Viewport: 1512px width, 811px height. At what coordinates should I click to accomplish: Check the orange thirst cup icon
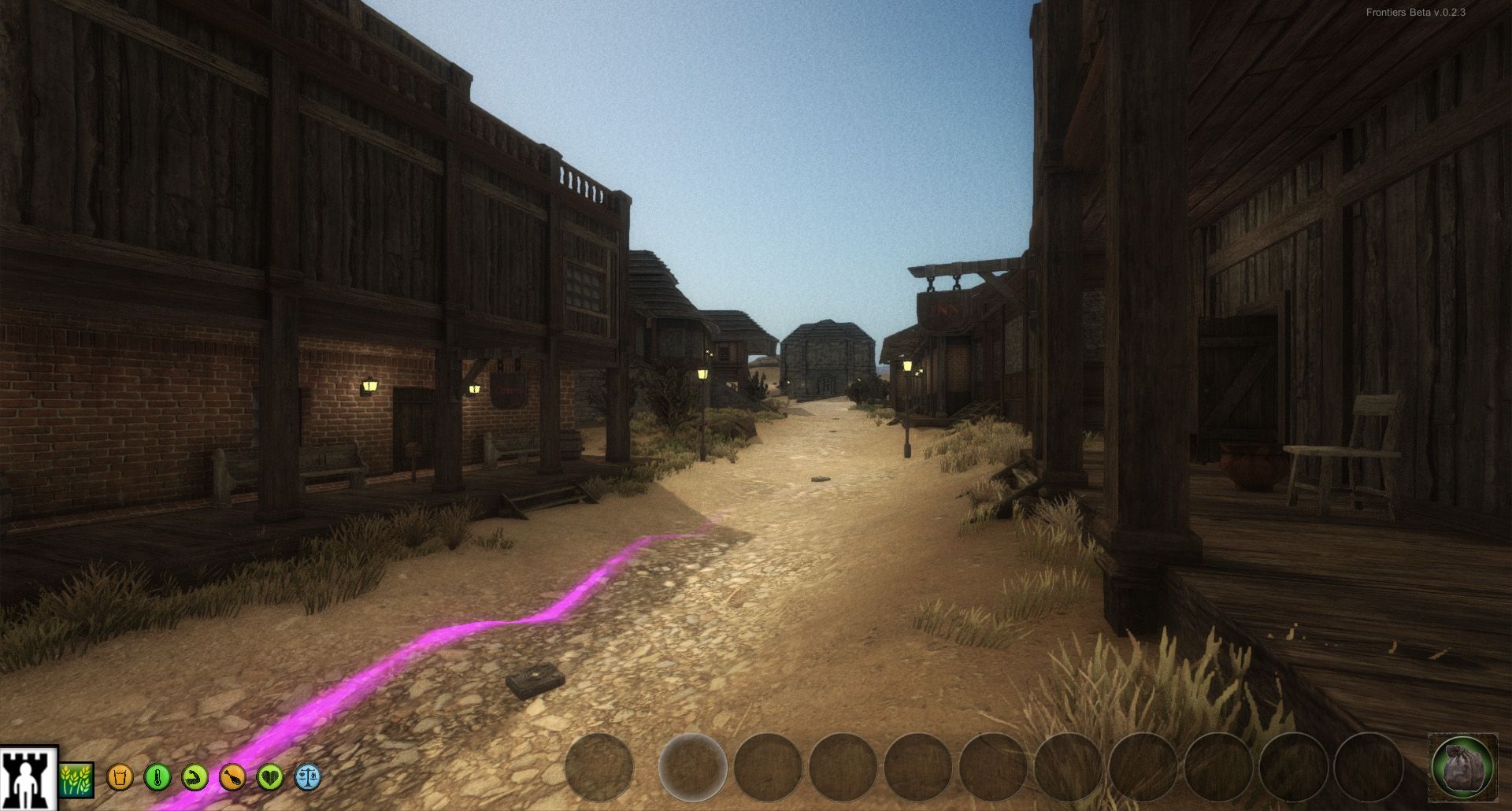[x=120, y=778]
